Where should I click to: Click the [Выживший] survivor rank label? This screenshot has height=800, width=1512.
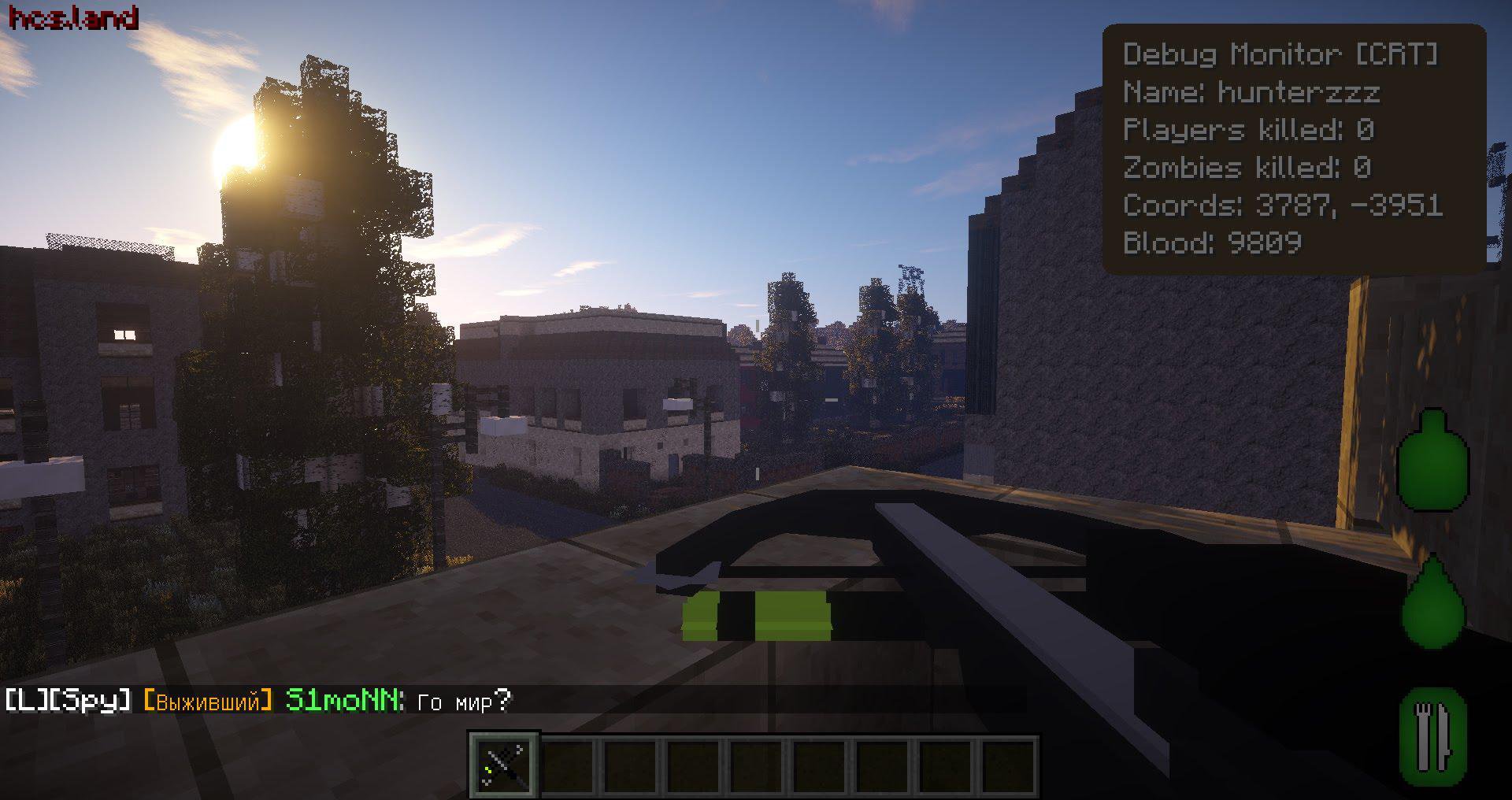(209, 699)
